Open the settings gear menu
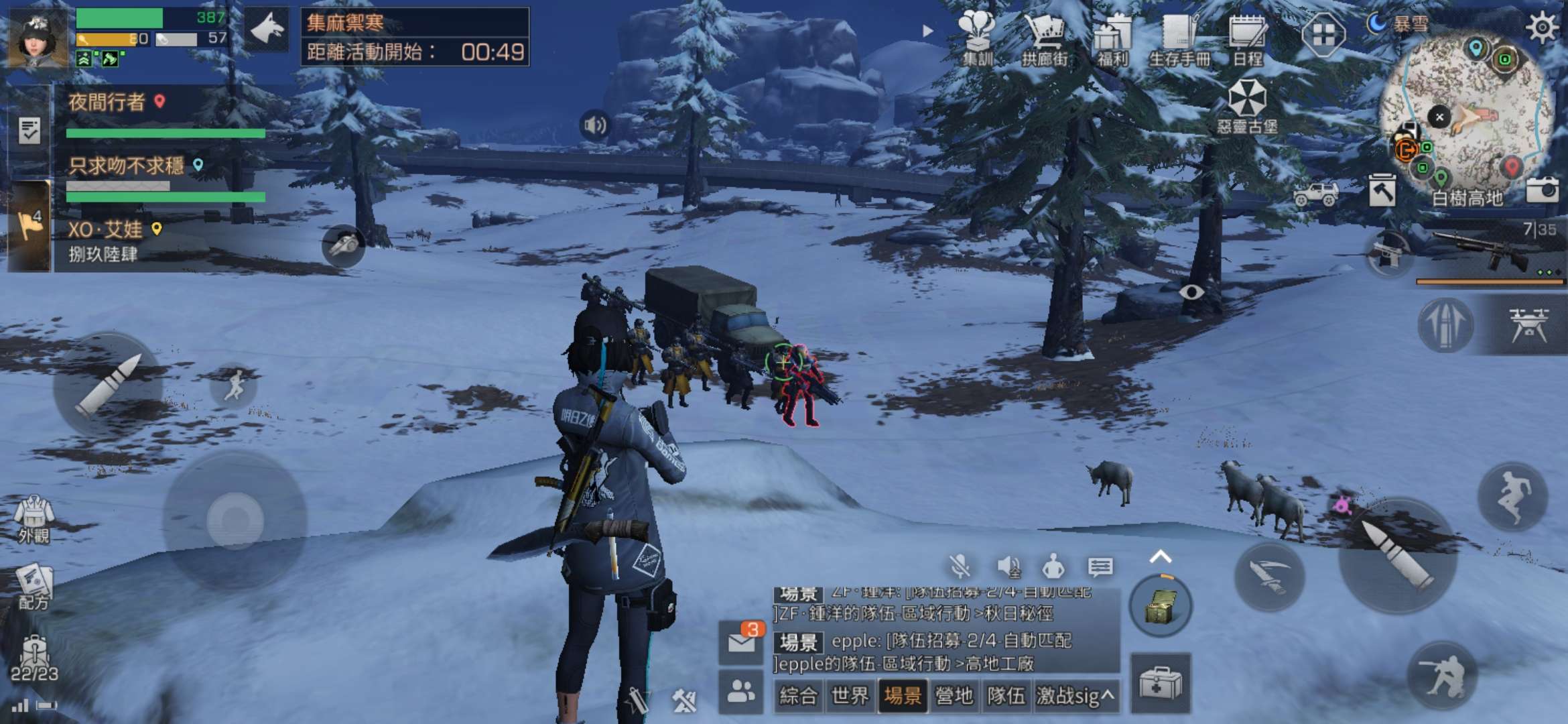 [x=1542, y=28]
